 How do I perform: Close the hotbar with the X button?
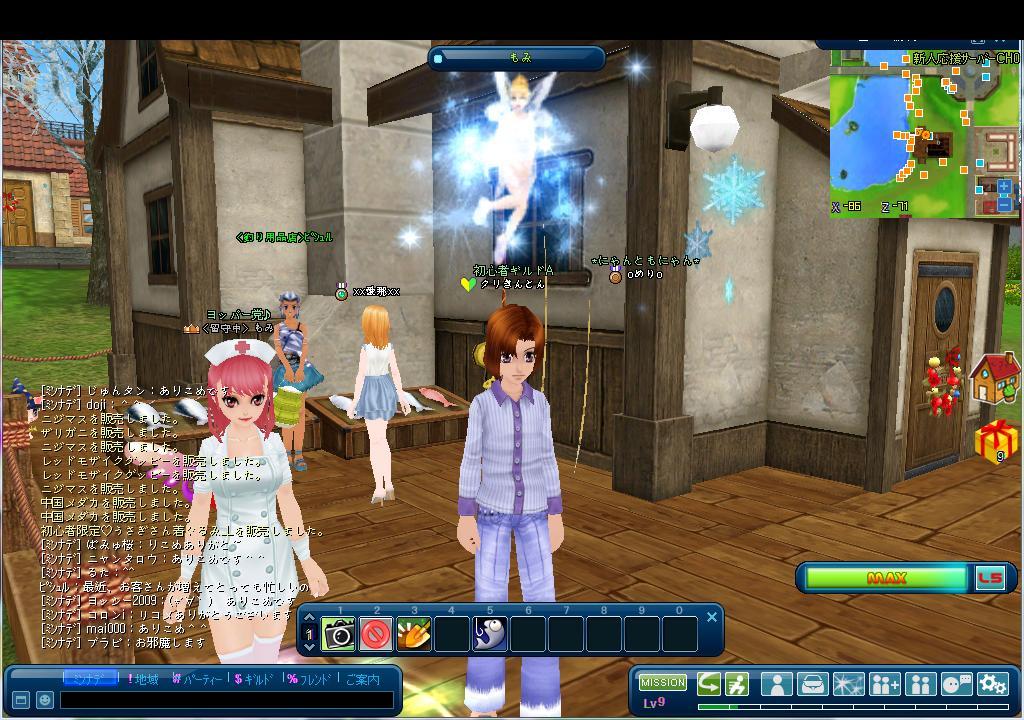tap(712, 617)
